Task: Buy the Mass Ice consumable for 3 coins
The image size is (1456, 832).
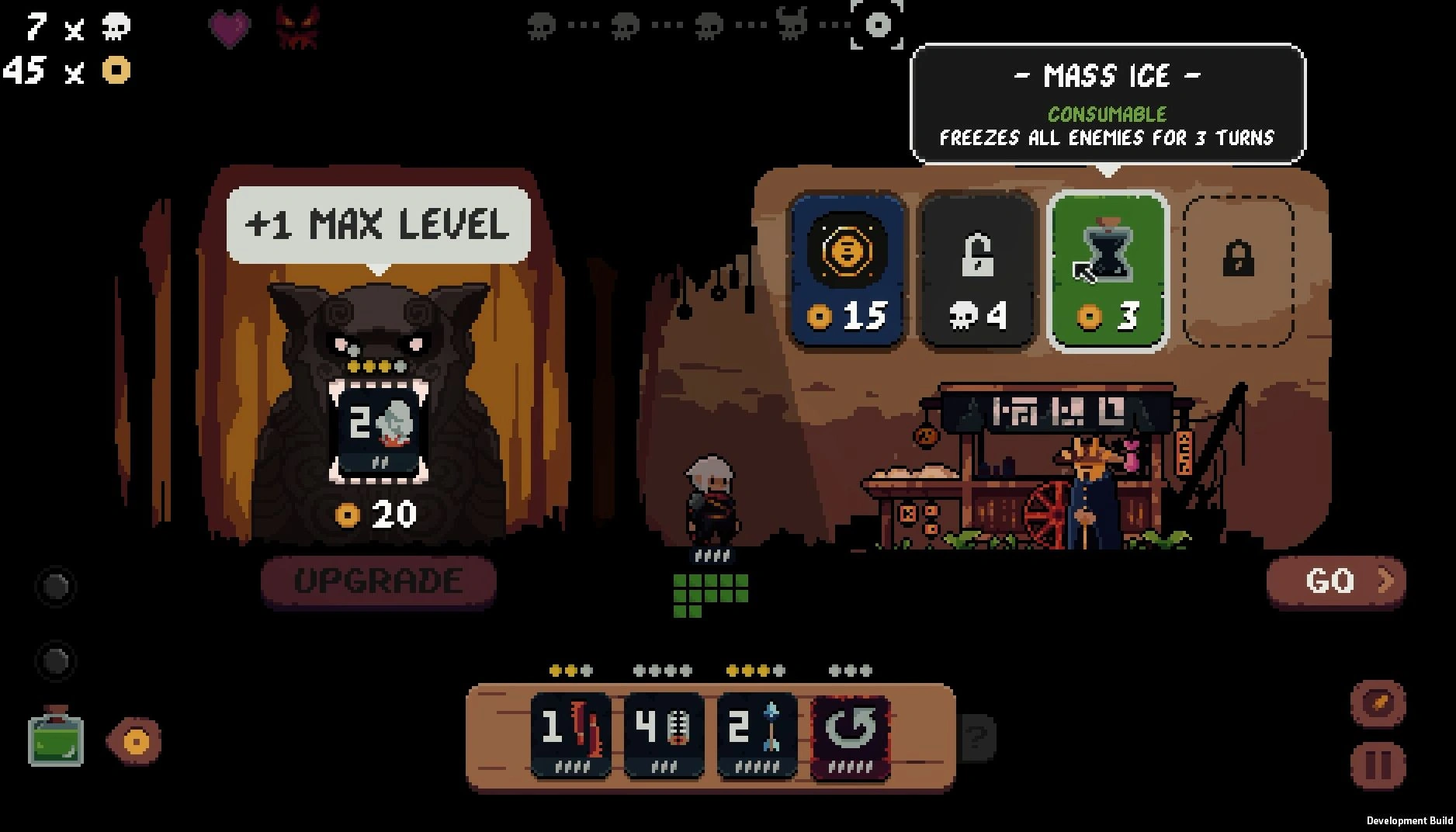Action: [x=1108, y=271]
